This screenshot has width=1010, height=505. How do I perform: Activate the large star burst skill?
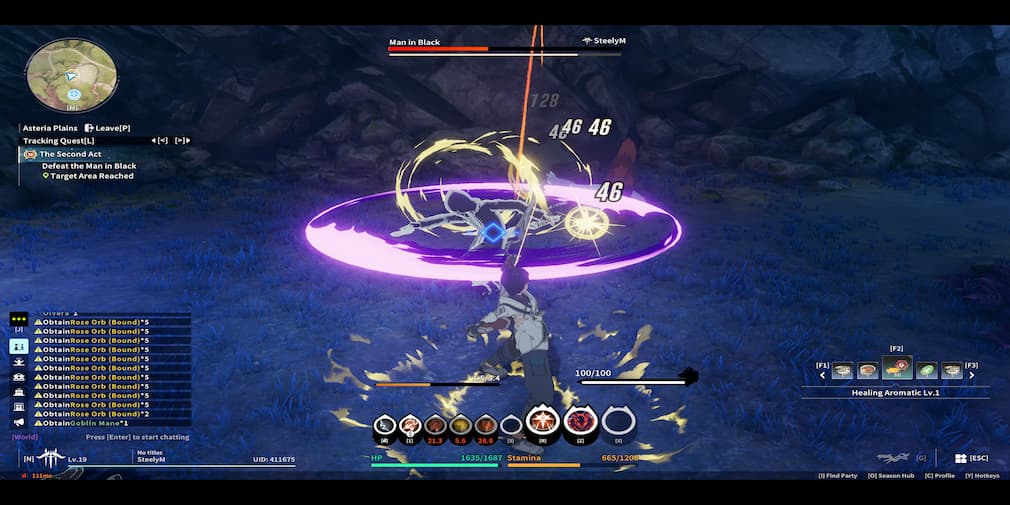click(x=542, y=423)
